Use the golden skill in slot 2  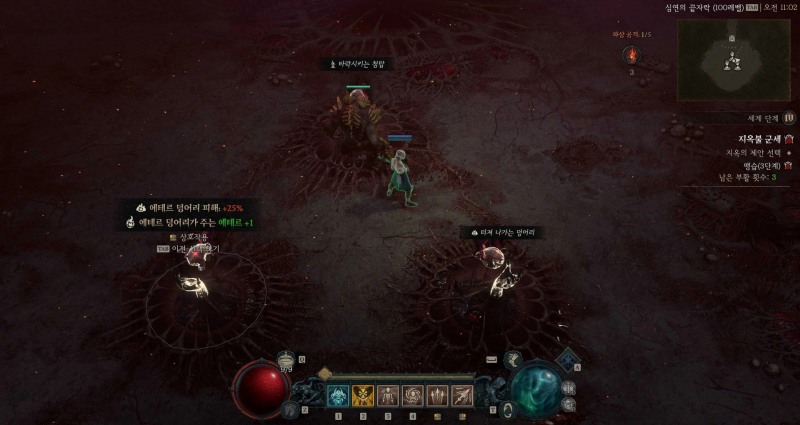363,396
